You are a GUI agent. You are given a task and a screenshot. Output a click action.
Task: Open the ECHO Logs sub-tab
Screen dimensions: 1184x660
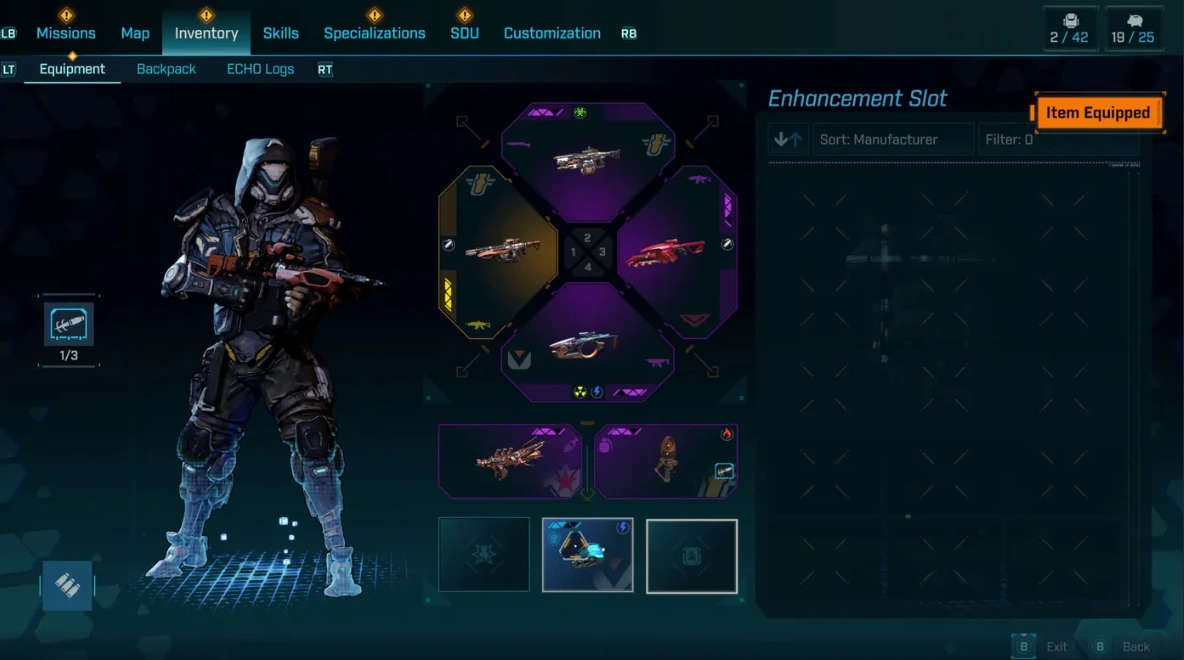tap(260, 69)
